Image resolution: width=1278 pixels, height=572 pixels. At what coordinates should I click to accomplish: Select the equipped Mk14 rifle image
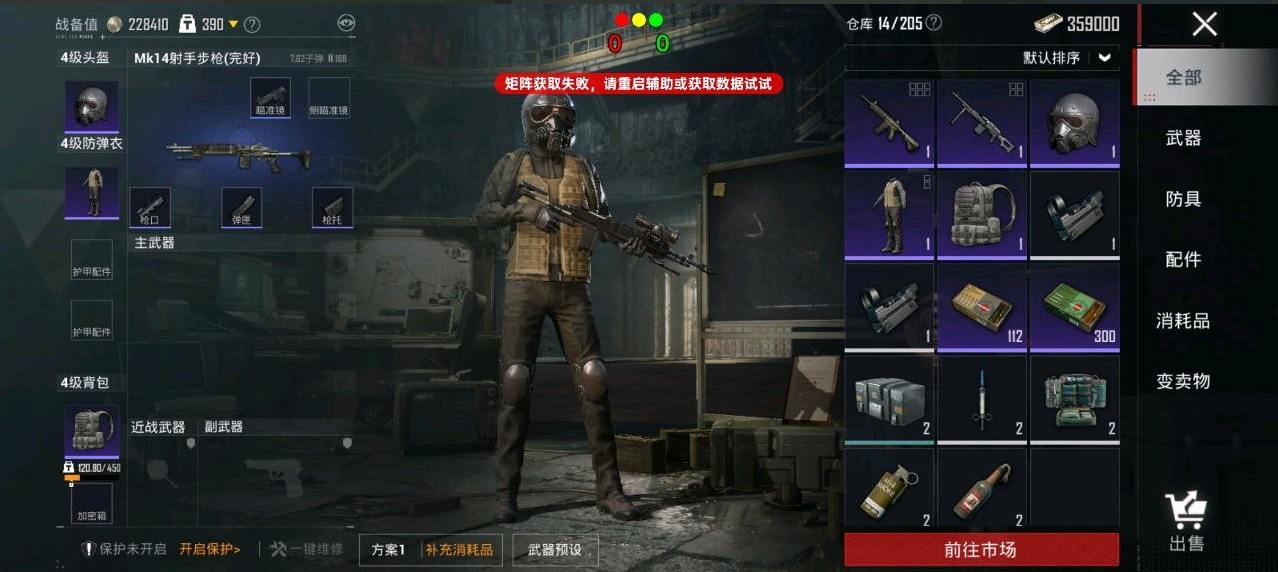pyautogui.click(x=238, y=154)
